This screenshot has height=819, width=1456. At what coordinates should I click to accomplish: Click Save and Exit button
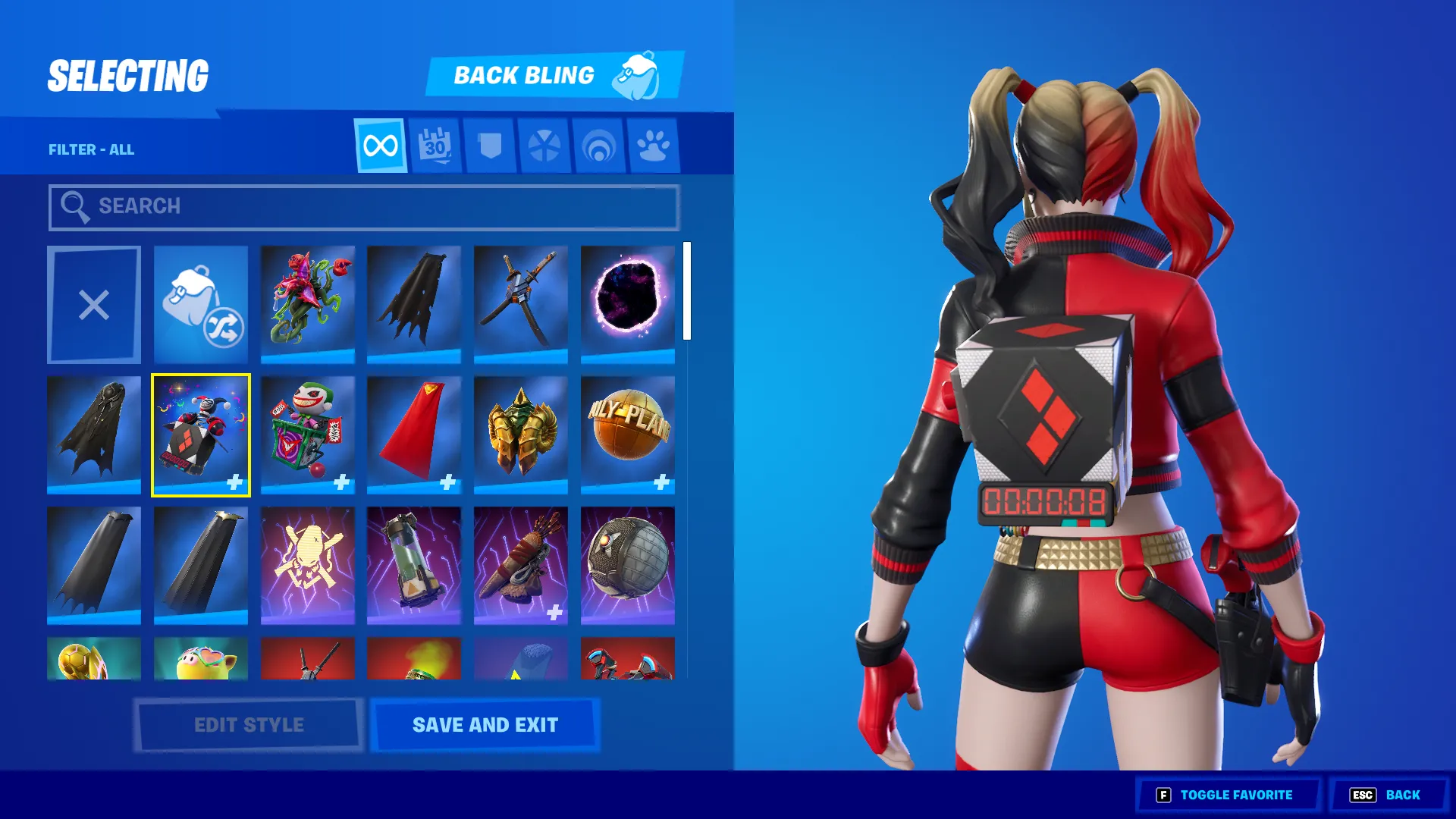click(485, 725)
